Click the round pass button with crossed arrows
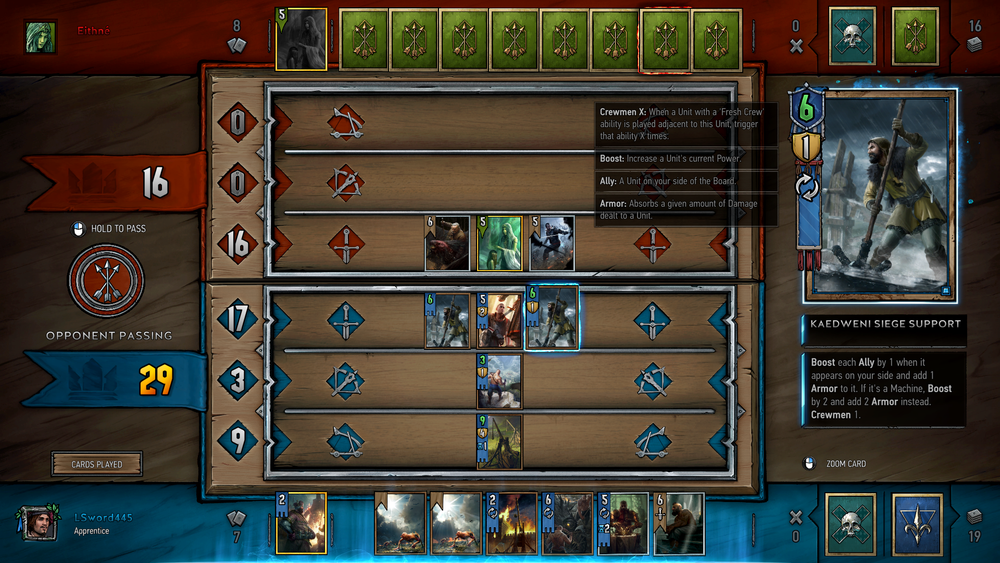1000x563 pixels. 106,281
